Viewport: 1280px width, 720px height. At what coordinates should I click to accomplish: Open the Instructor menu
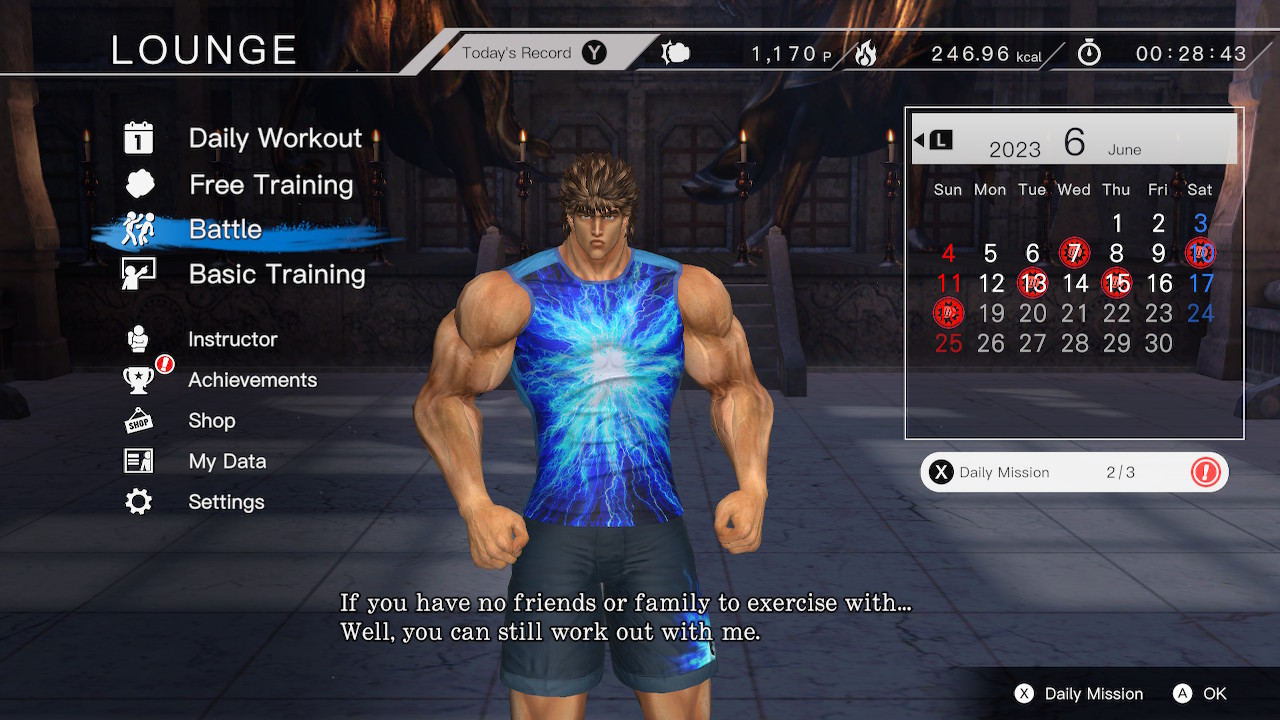pyautogui.click(x=232, y=339)
